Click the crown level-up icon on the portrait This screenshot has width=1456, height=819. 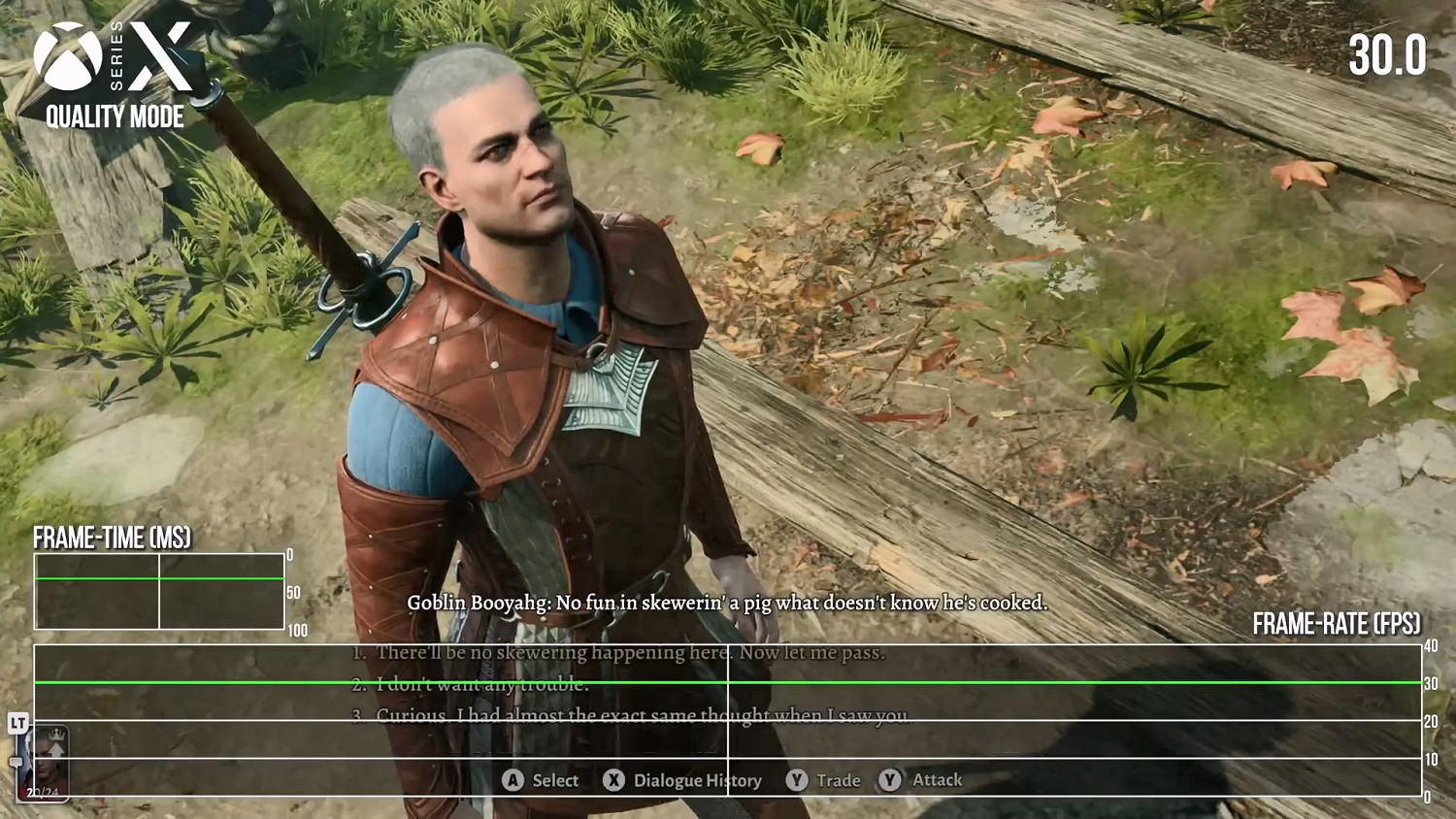(56, 735)
